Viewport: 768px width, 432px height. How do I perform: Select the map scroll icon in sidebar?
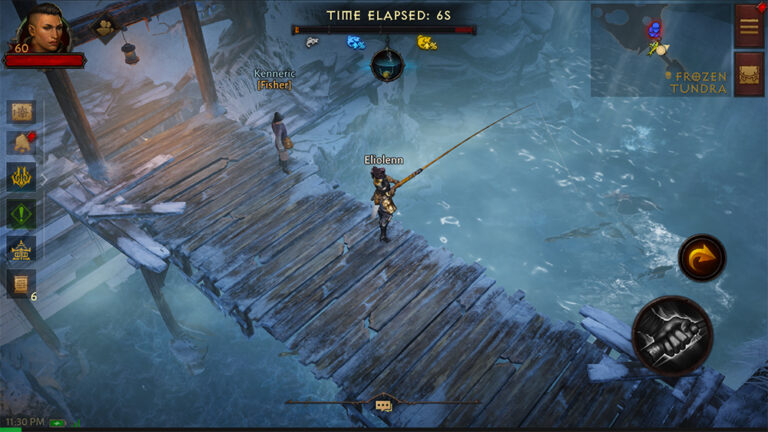pyautogui.click(x=21, y=111)
